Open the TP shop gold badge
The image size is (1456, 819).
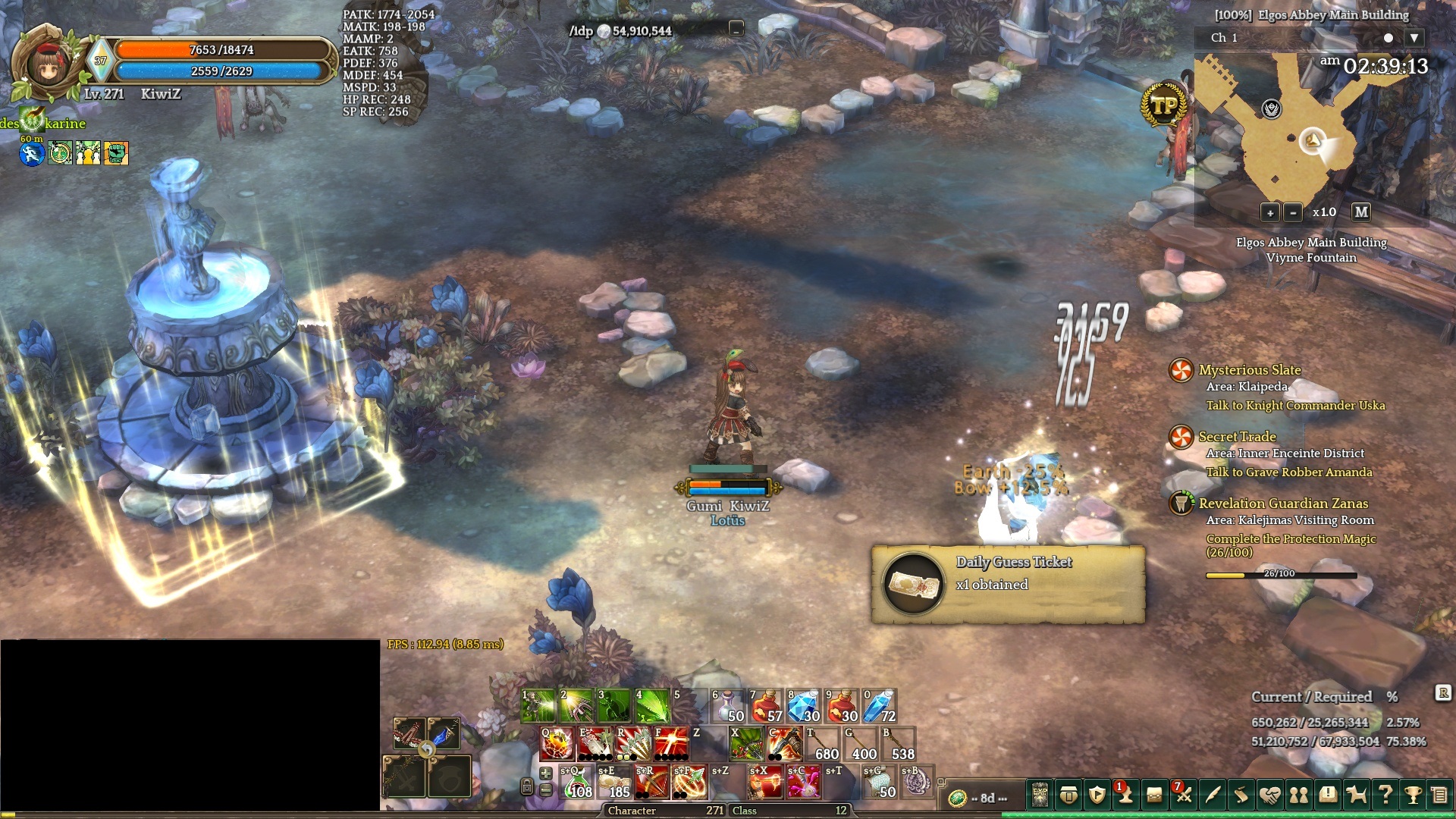1164,106
